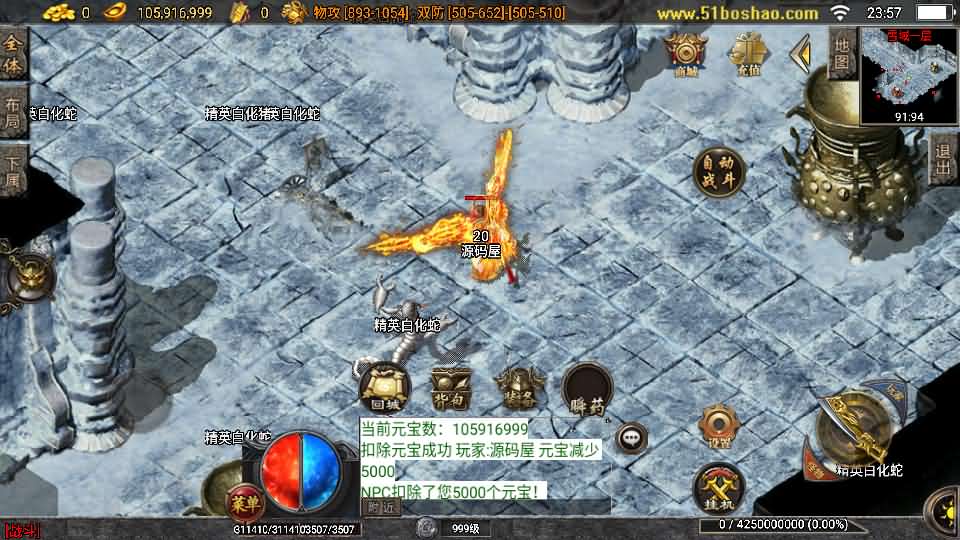Screen dimensions: 960x540
Task: Open the 充值 recharge gift icon
Action: [747, 53]
